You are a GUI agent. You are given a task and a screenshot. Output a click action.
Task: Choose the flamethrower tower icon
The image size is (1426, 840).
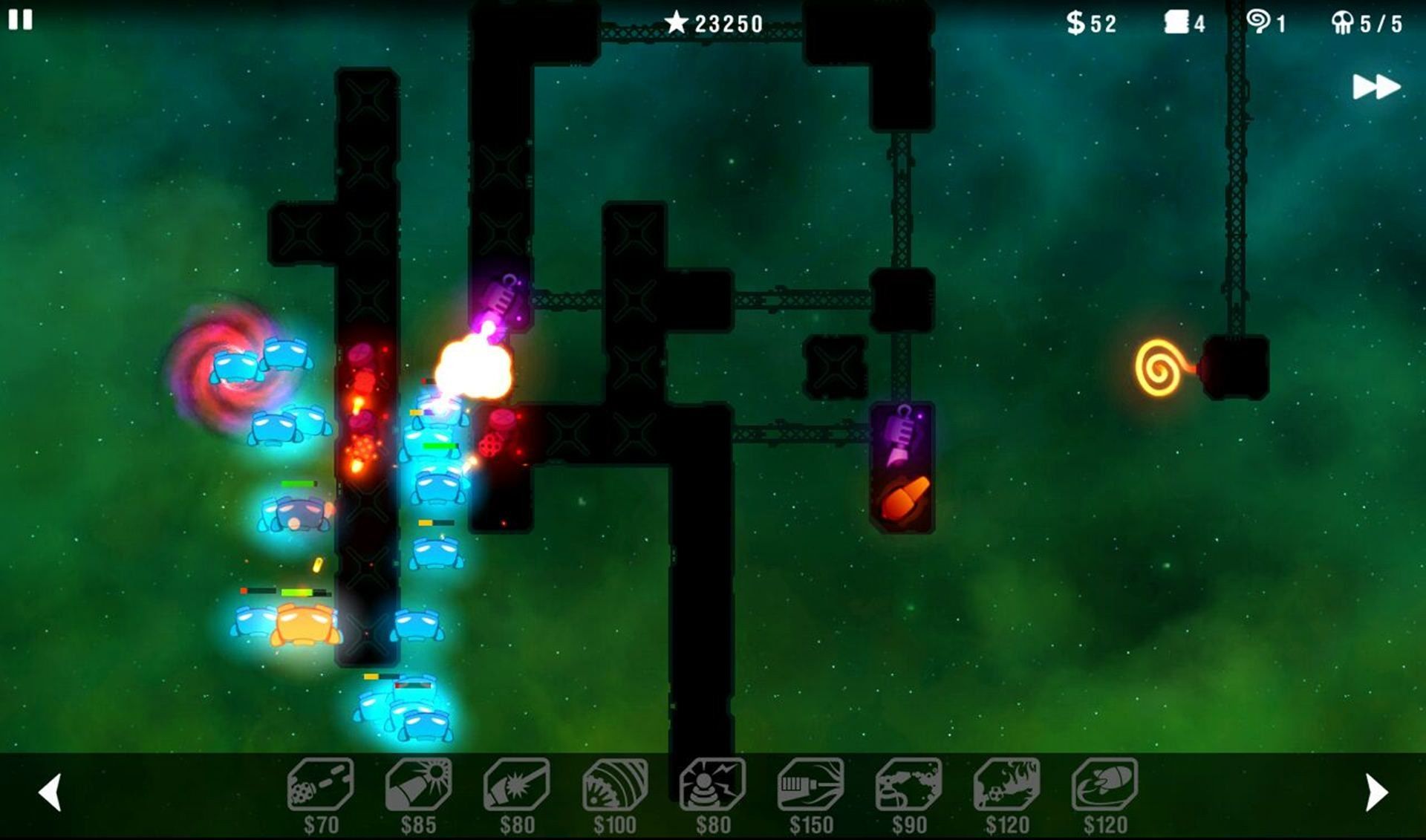pyautogui.click(x=1007, y=785)
